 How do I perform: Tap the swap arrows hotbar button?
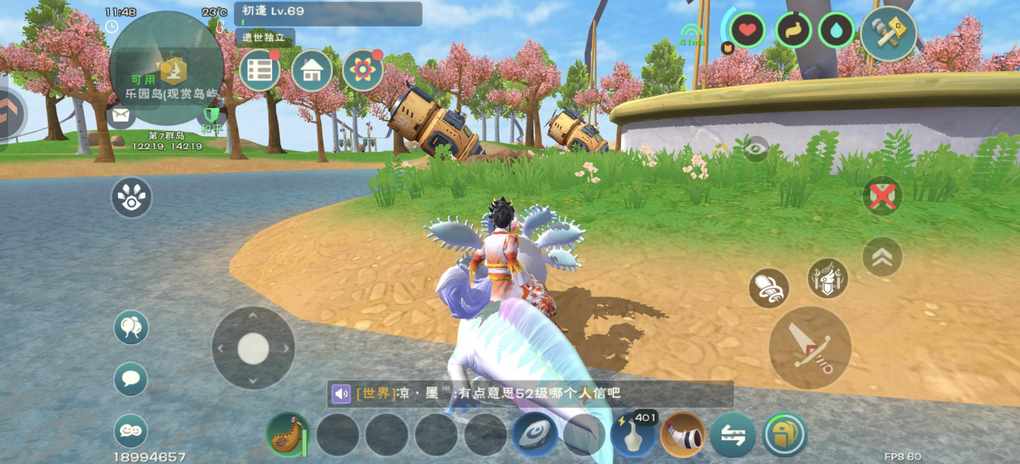pos(733,435)
